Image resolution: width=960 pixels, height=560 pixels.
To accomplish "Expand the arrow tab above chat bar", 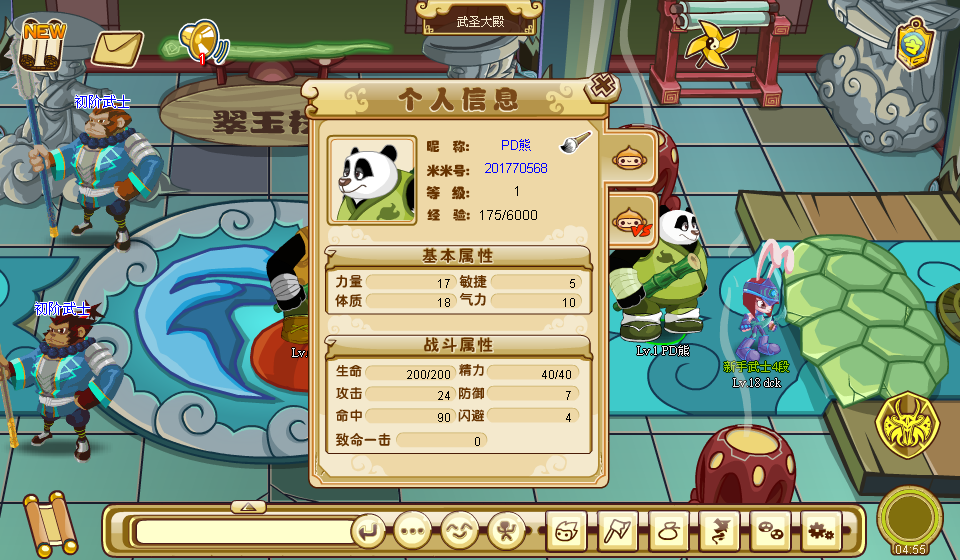I will click(x=248, y=506).
